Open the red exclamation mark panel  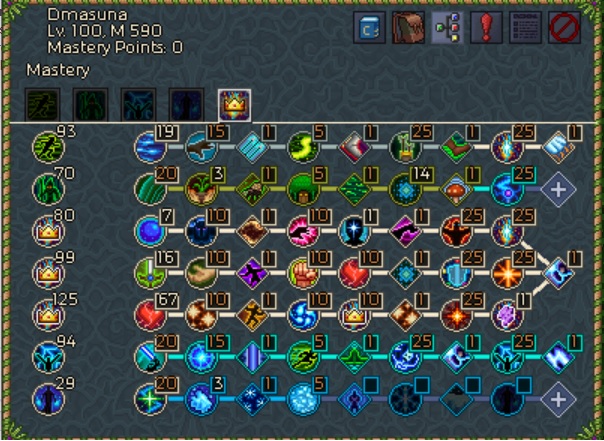[x=487, y=29]
